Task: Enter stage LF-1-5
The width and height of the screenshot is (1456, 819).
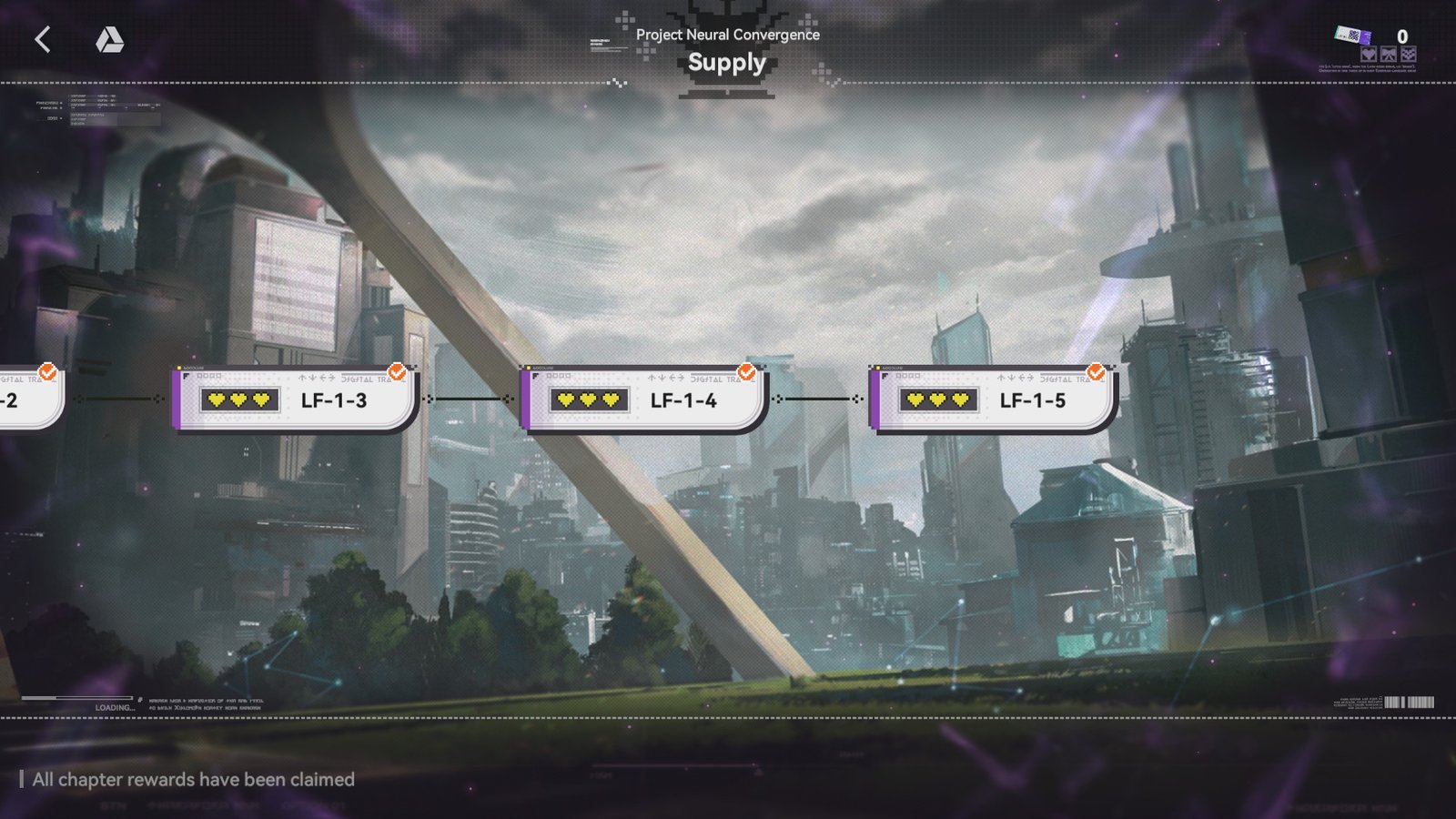Action: tap(994, 399)
